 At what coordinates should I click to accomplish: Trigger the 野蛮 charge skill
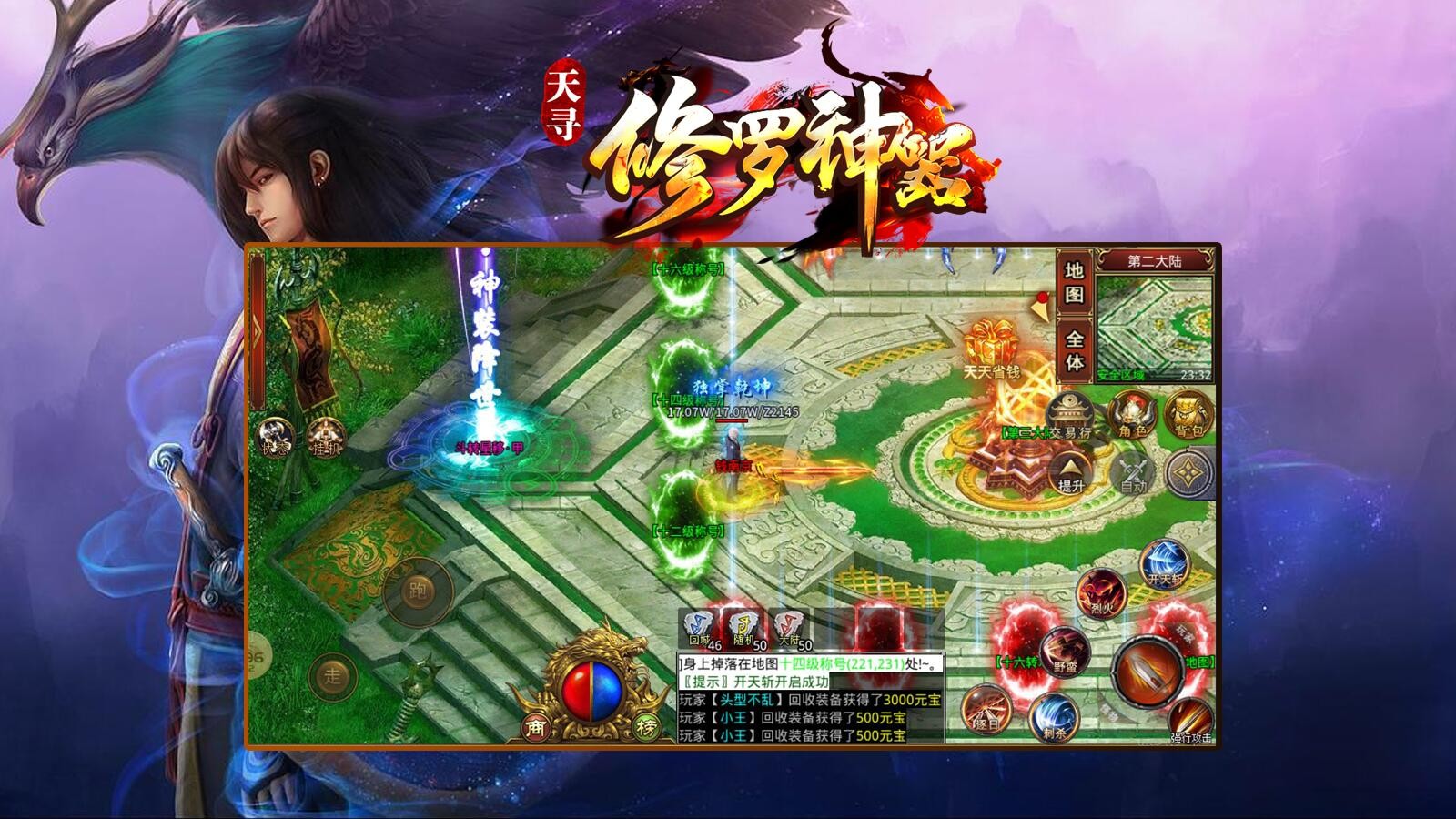click(1066, 651)
